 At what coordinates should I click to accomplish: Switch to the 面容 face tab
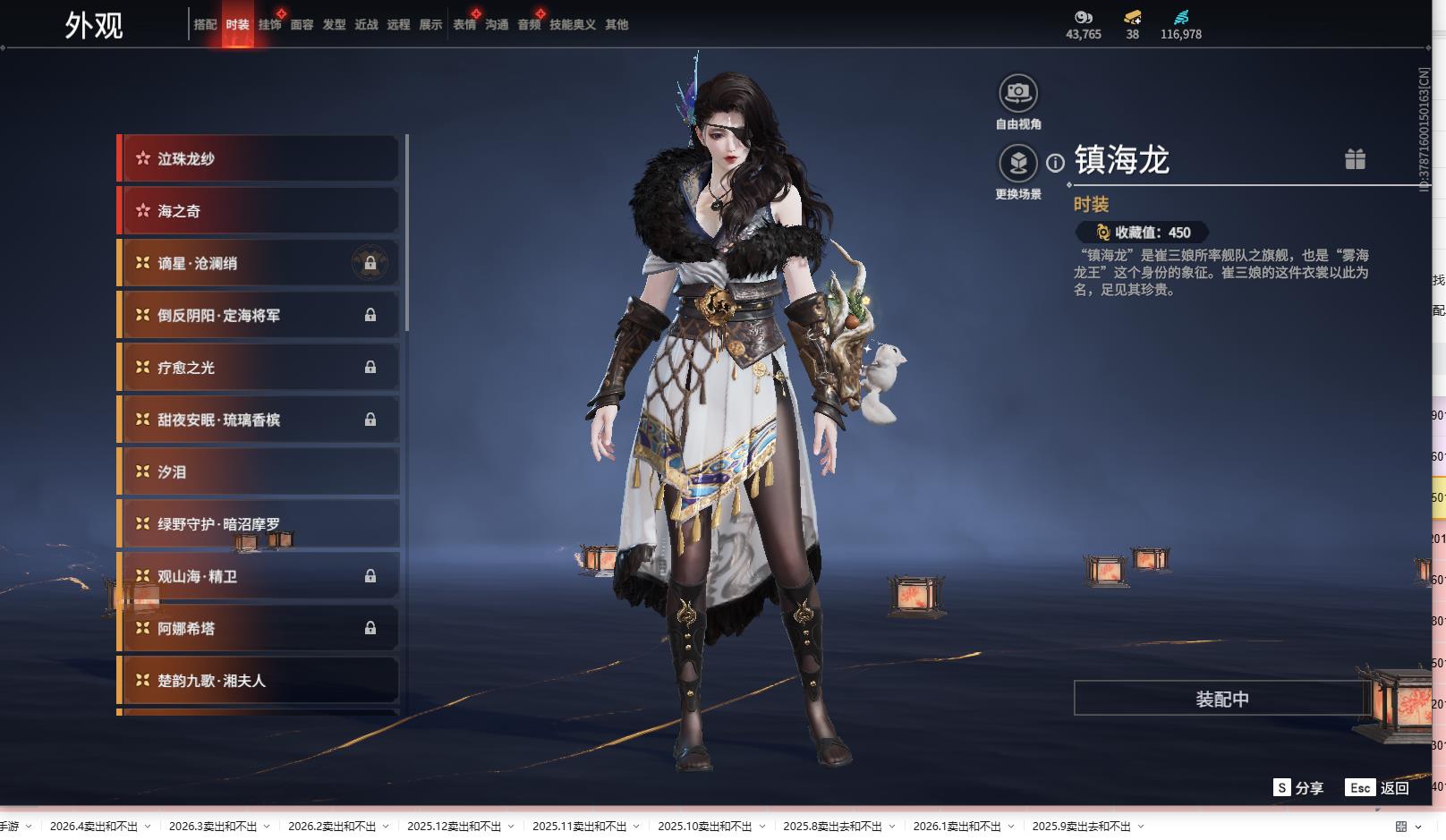click(302, 25)
